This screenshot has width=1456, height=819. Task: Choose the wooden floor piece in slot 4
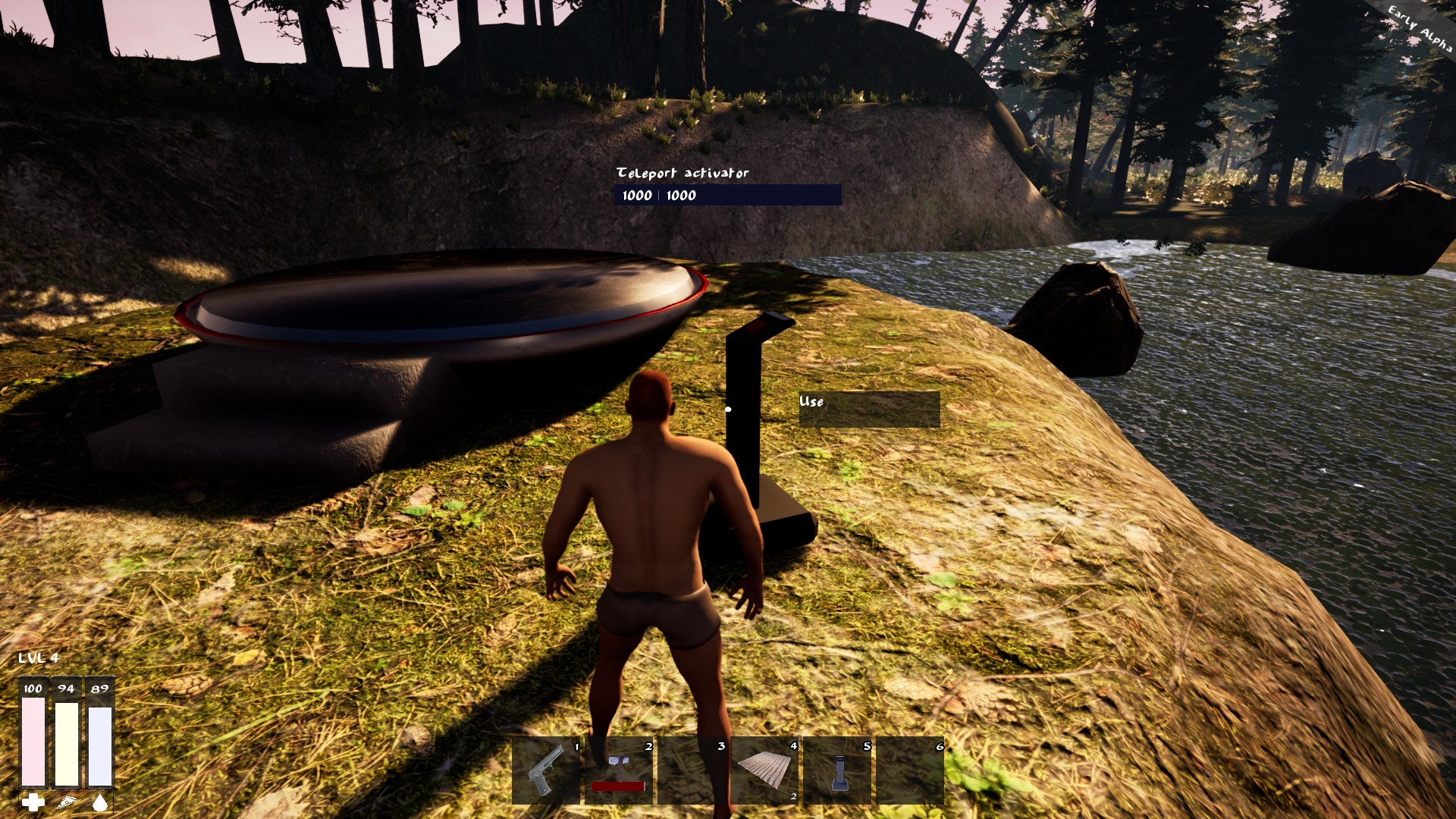(764, 770)
